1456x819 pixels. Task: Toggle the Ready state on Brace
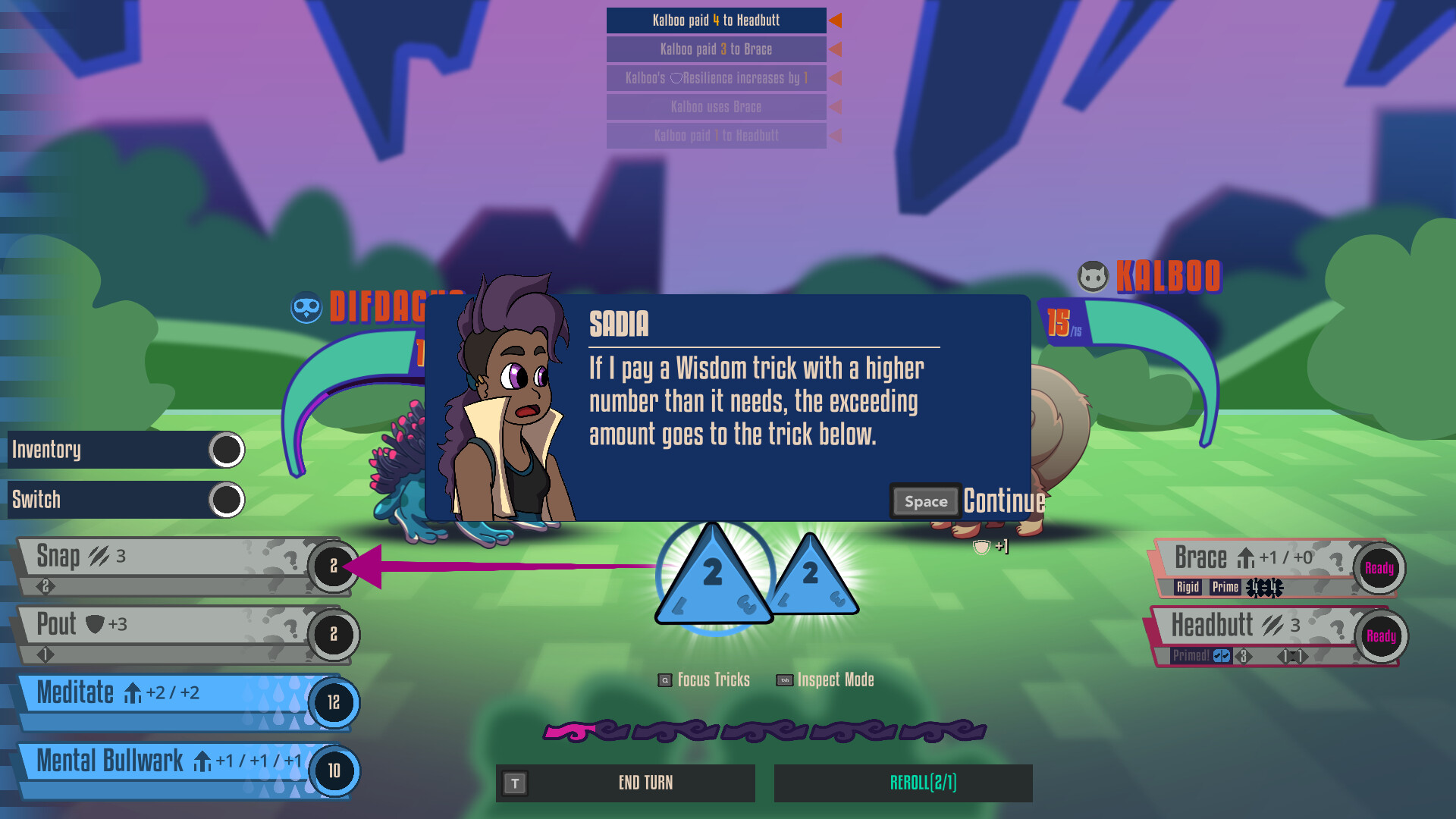coord(1380,567)
